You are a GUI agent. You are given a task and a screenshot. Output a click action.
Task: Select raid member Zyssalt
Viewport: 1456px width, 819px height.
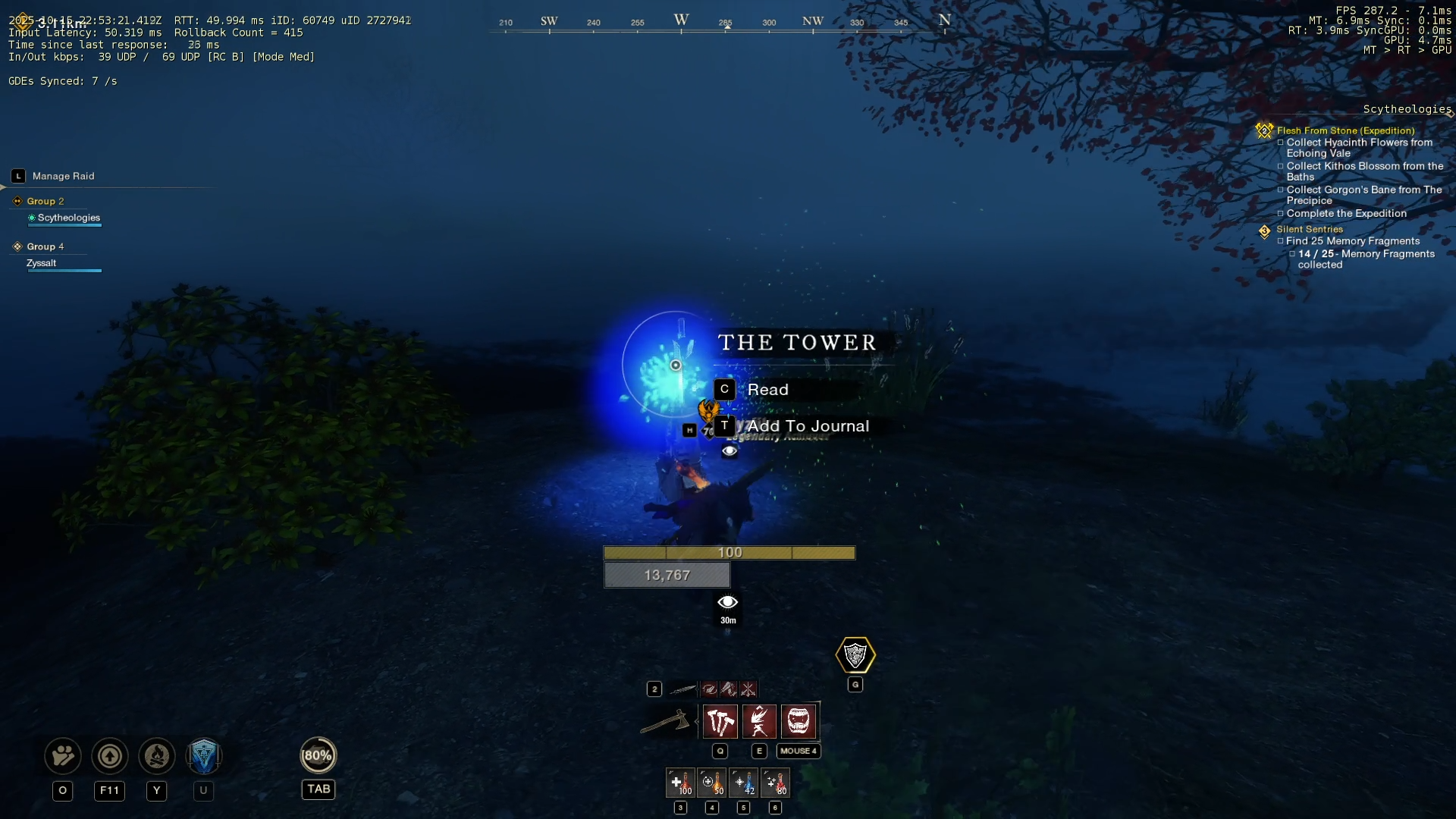(x=42, y=263)
